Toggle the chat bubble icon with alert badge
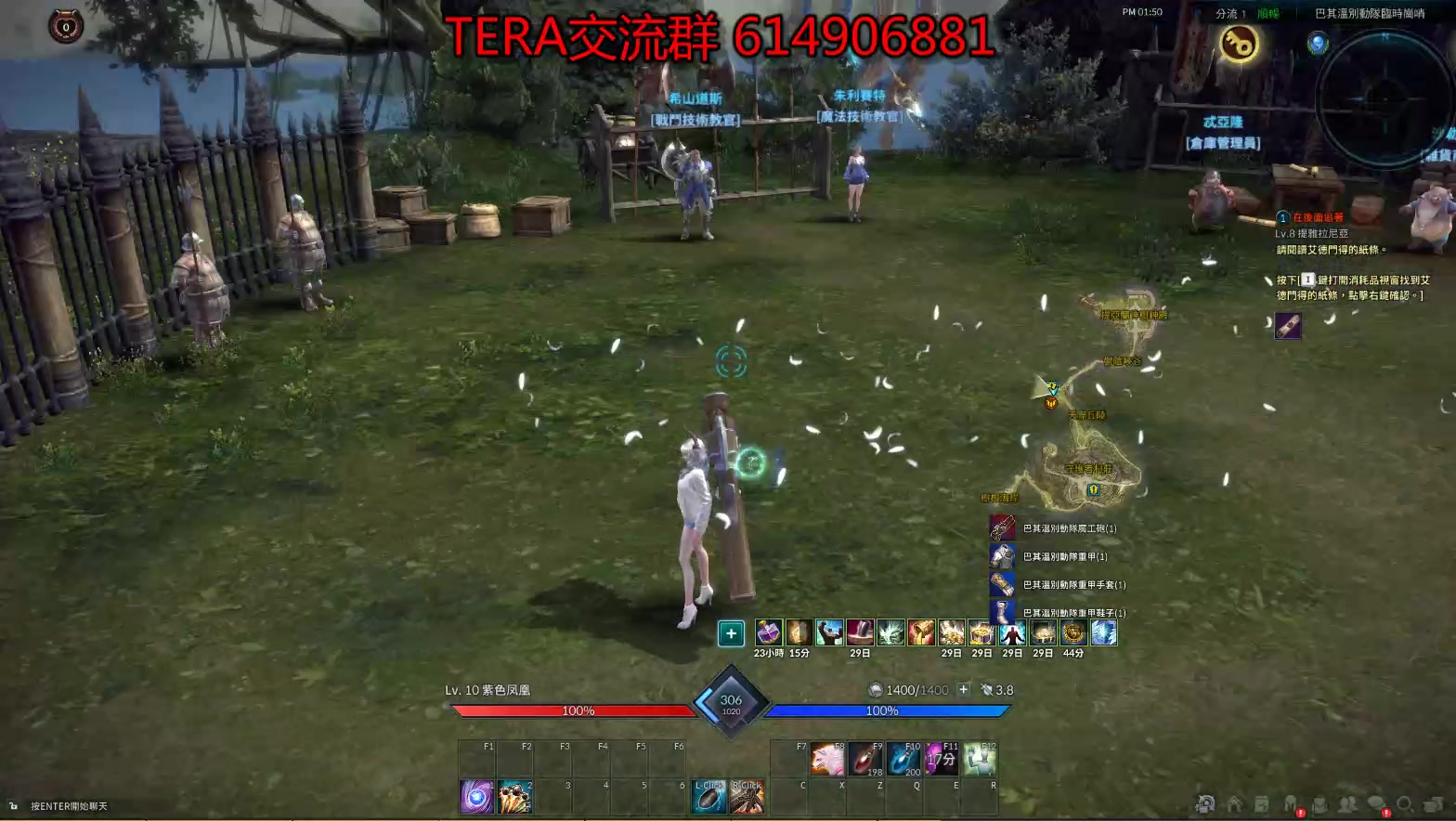 [x=1376, y=802]
